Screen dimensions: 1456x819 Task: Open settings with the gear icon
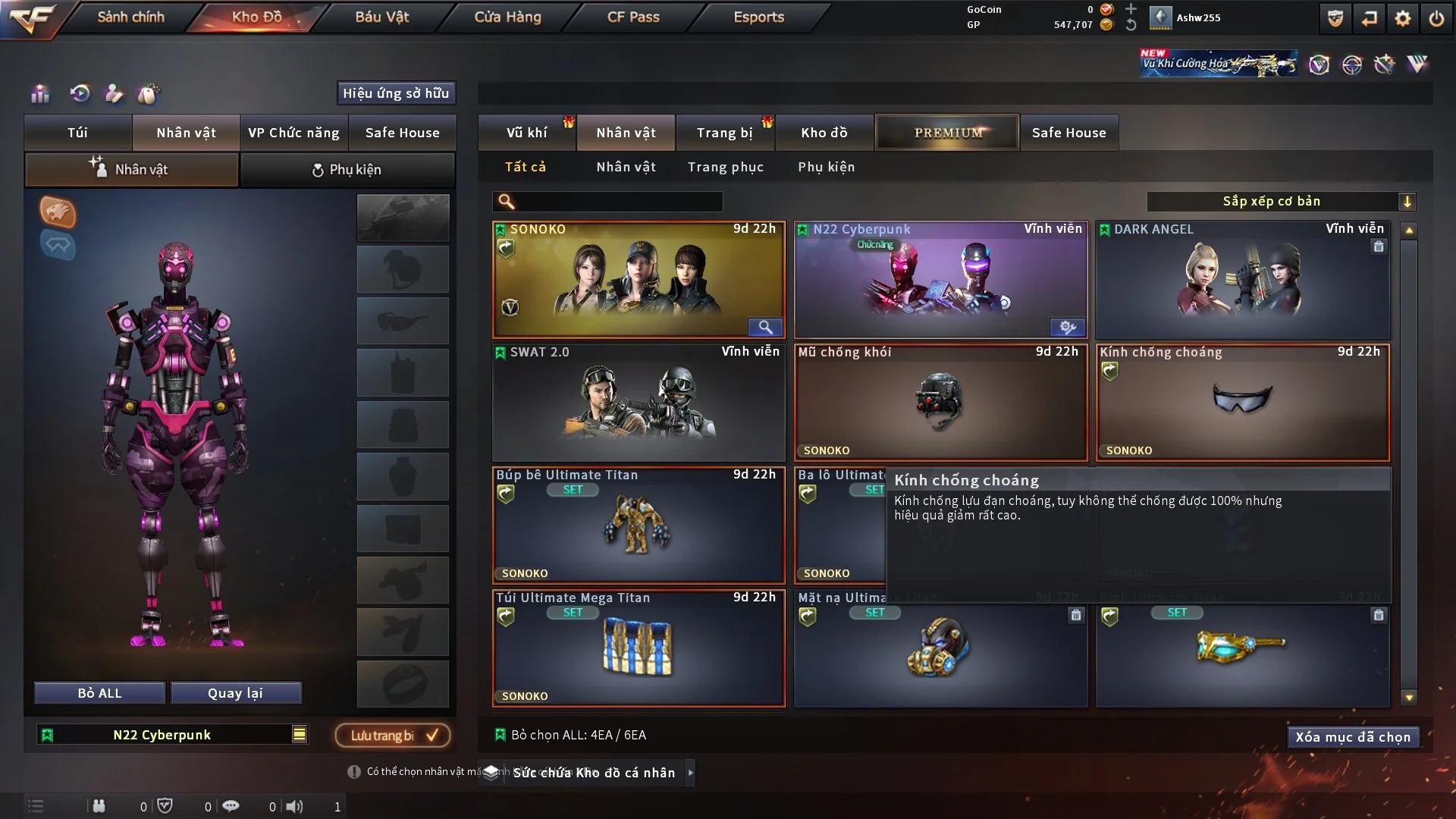(1402, 18)
